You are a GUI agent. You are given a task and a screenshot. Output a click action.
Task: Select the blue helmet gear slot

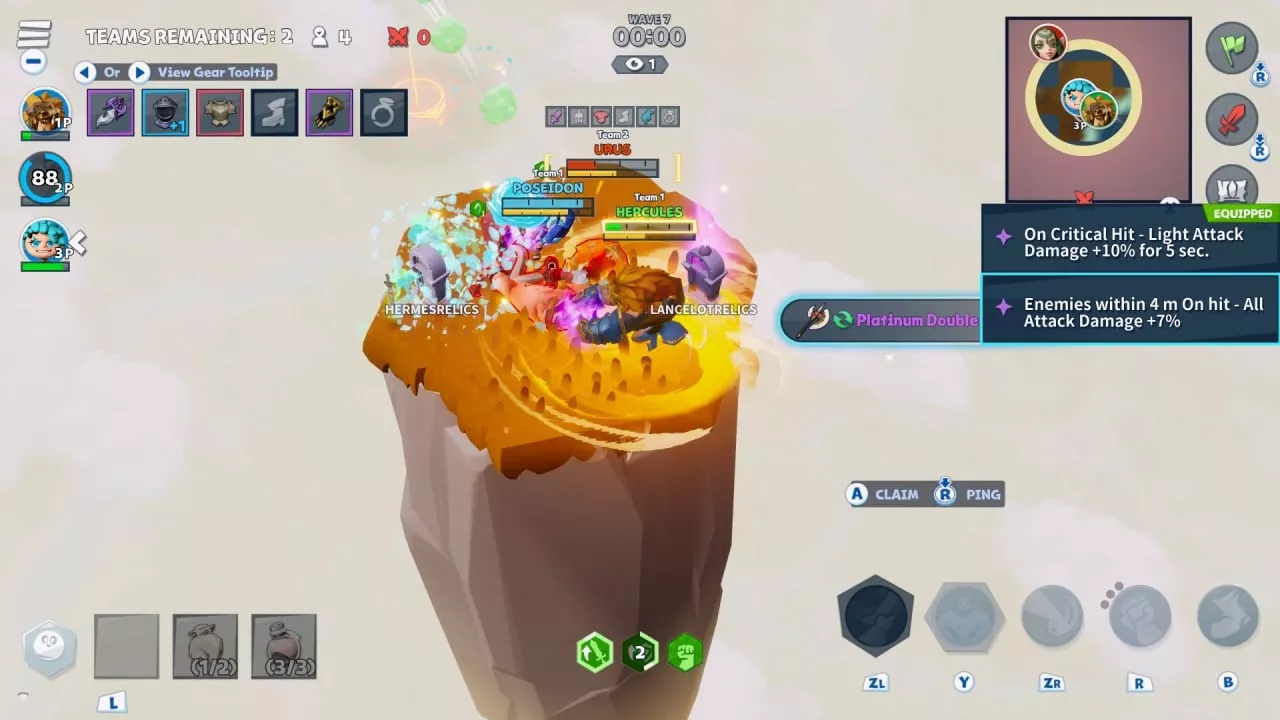(x=165, y=112)
